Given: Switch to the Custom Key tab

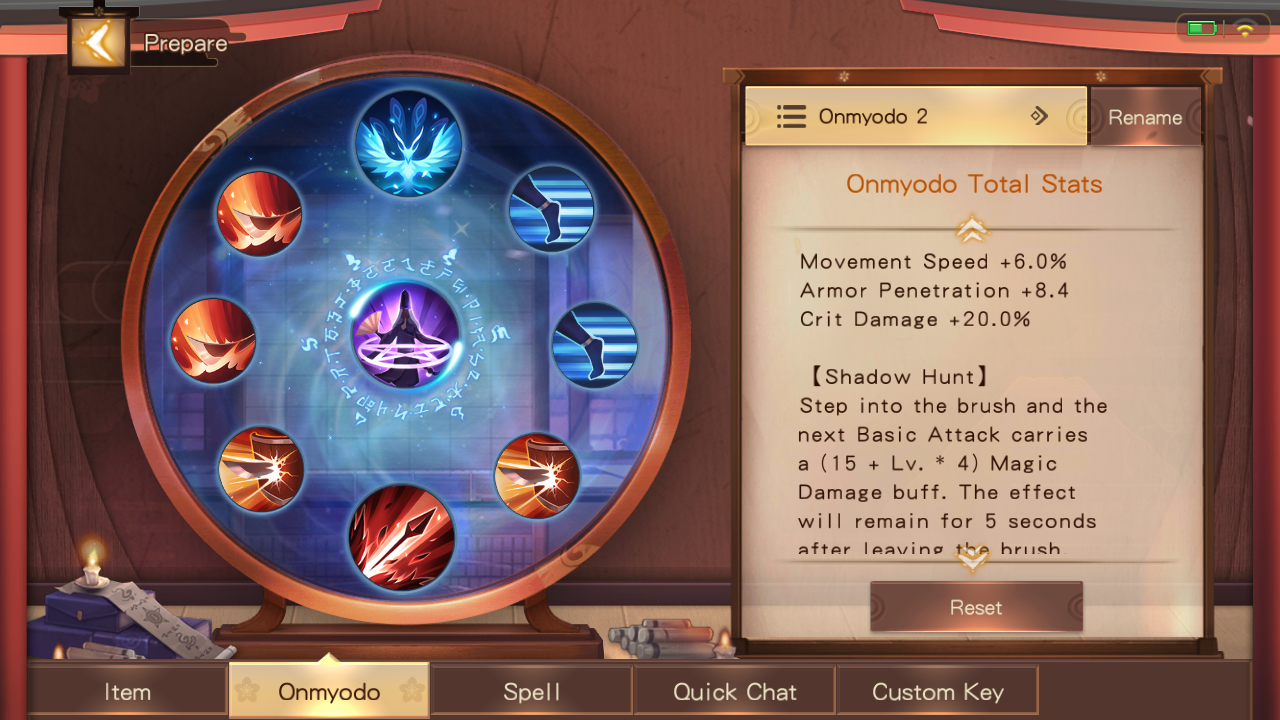Looking at the screenshot, I should (x=937, y=692).
